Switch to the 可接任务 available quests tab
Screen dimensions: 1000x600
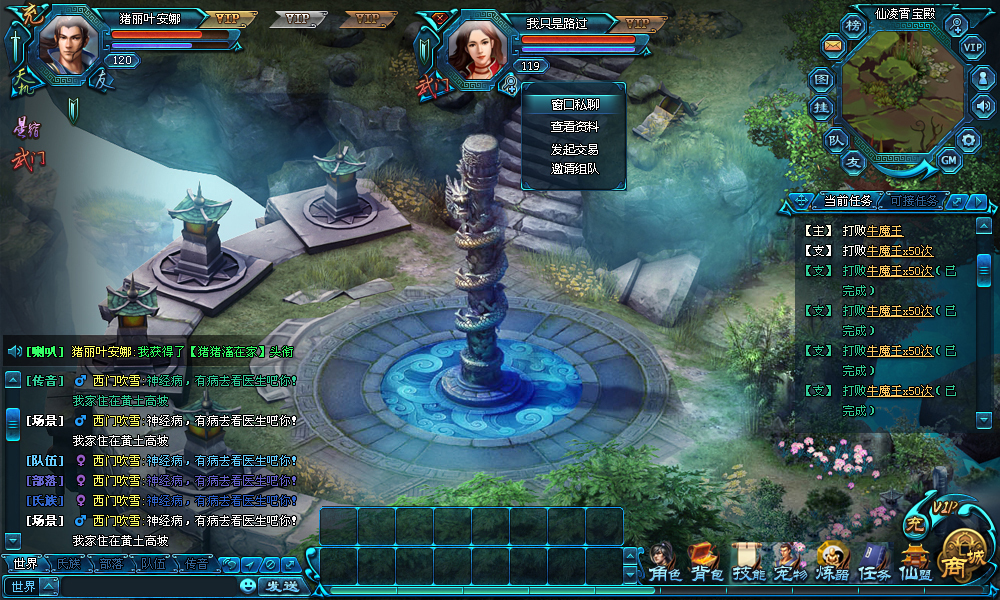coord(913,201)
